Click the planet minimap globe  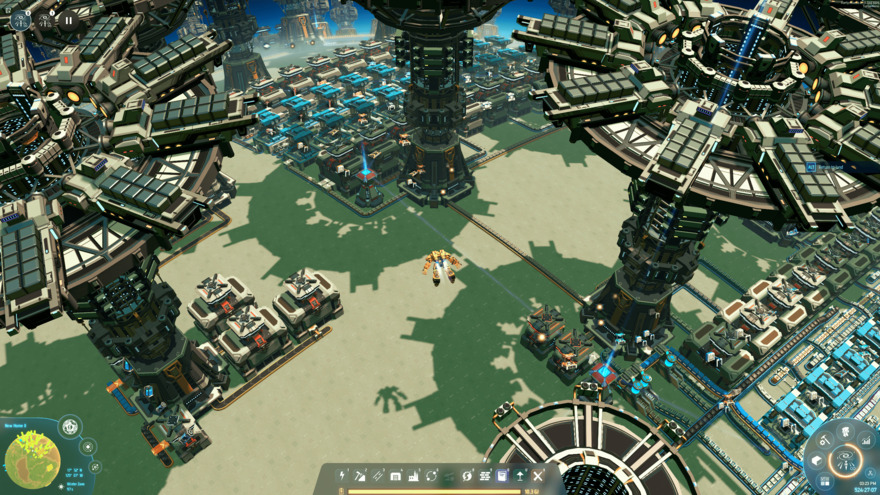tap(32, 461)
